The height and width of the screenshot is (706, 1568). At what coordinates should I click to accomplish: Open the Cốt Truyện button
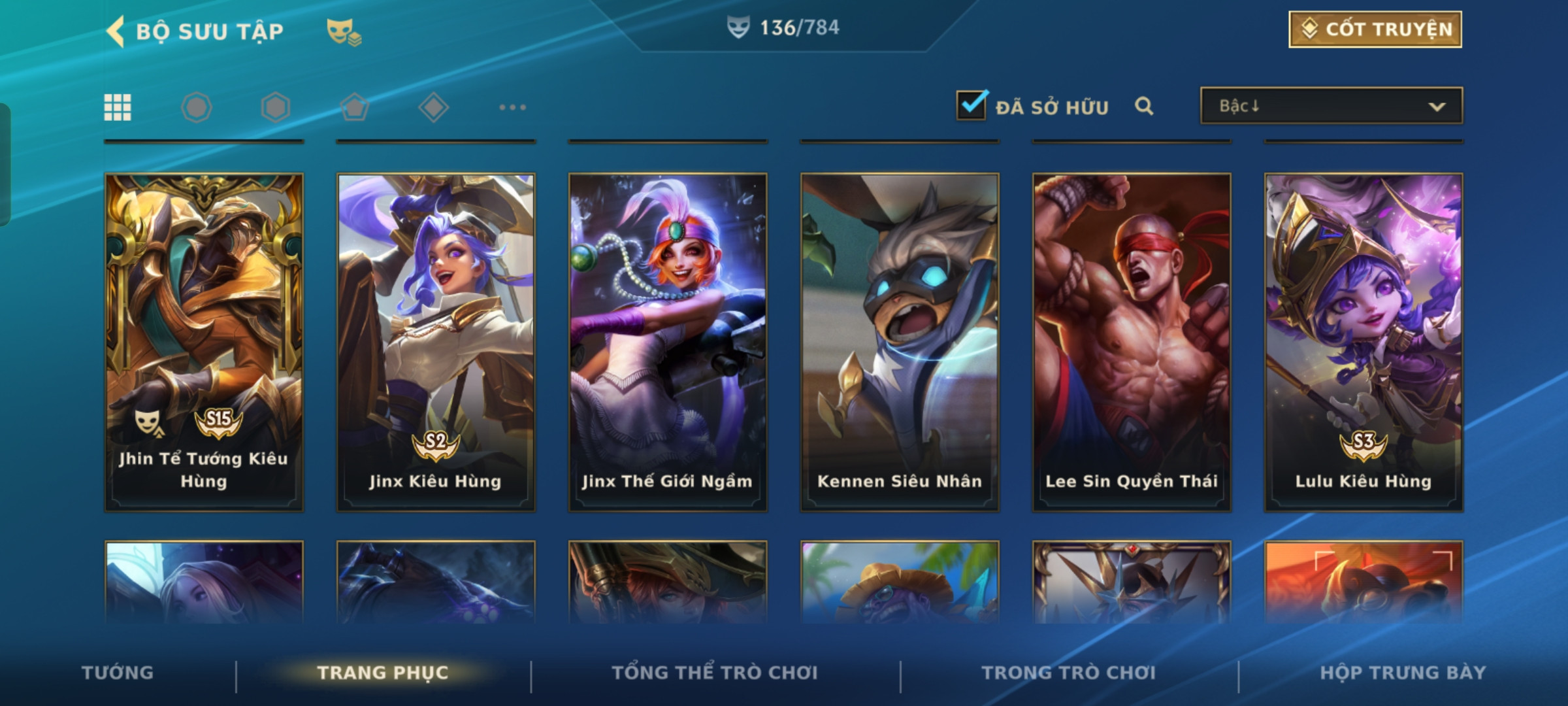point(1375,29)
